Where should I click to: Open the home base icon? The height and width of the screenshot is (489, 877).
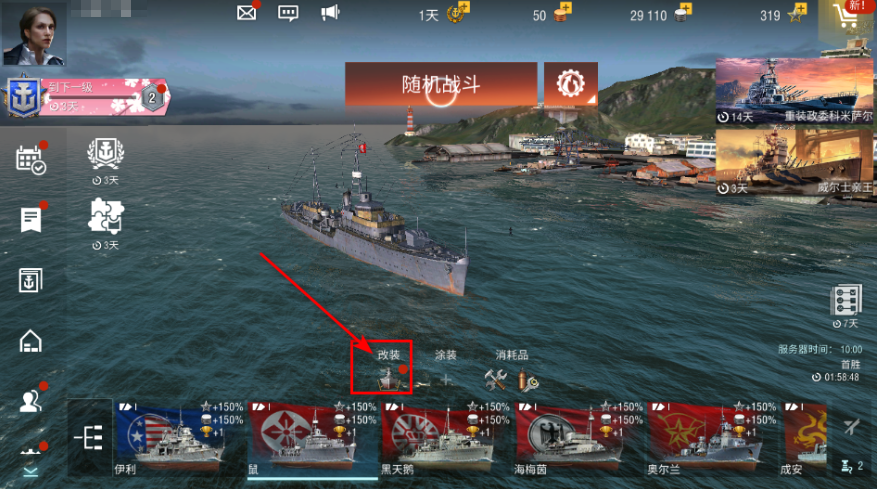31,341
